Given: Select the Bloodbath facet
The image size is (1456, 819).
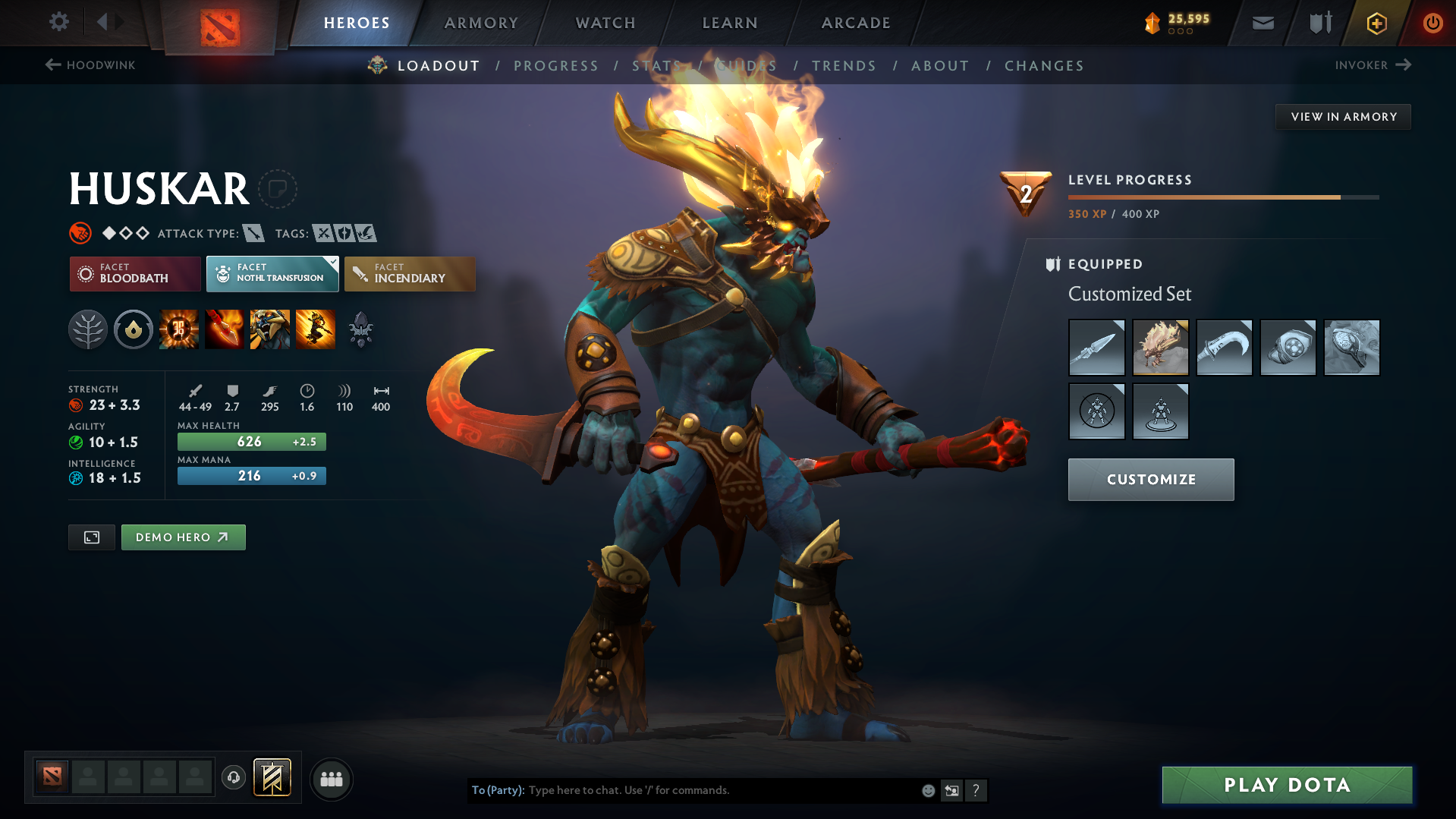Looking at the screenshot, I should click(134, 274).
